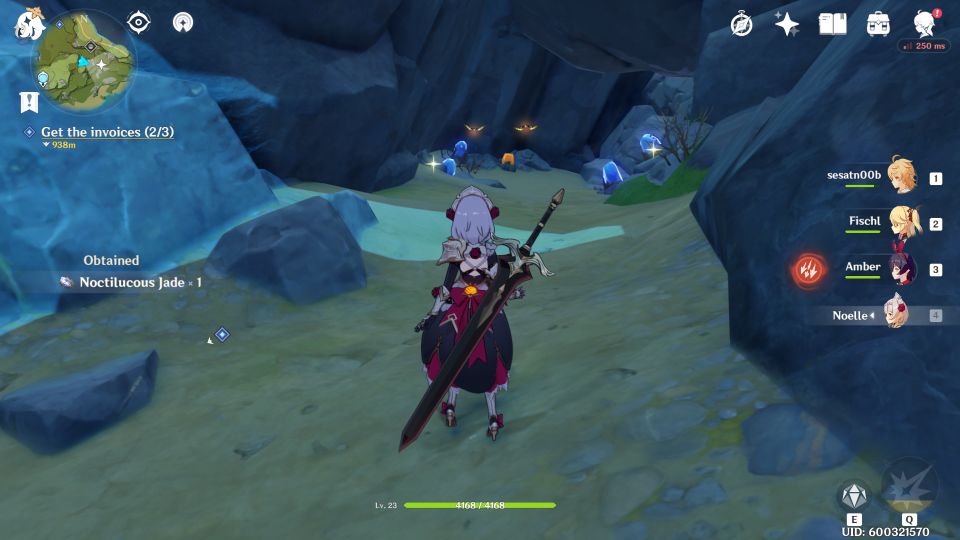
Task: Switch to party member Amber
Action: [900, 268]
